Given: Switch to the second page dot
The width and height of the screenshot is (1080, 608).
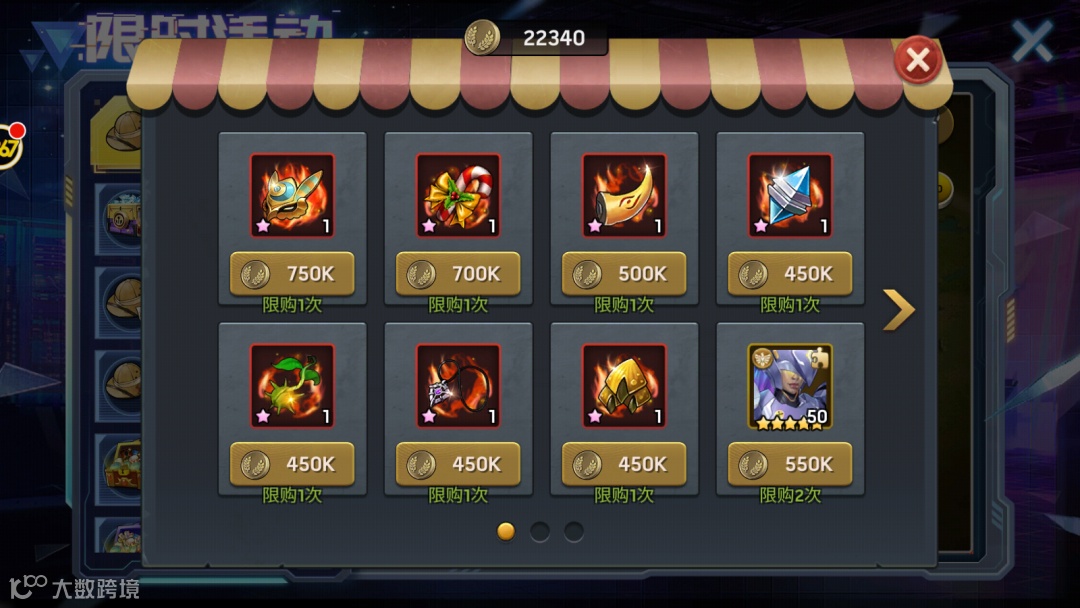Looking at the screenshot, I should pyautogui.click(x=540, y=531).
